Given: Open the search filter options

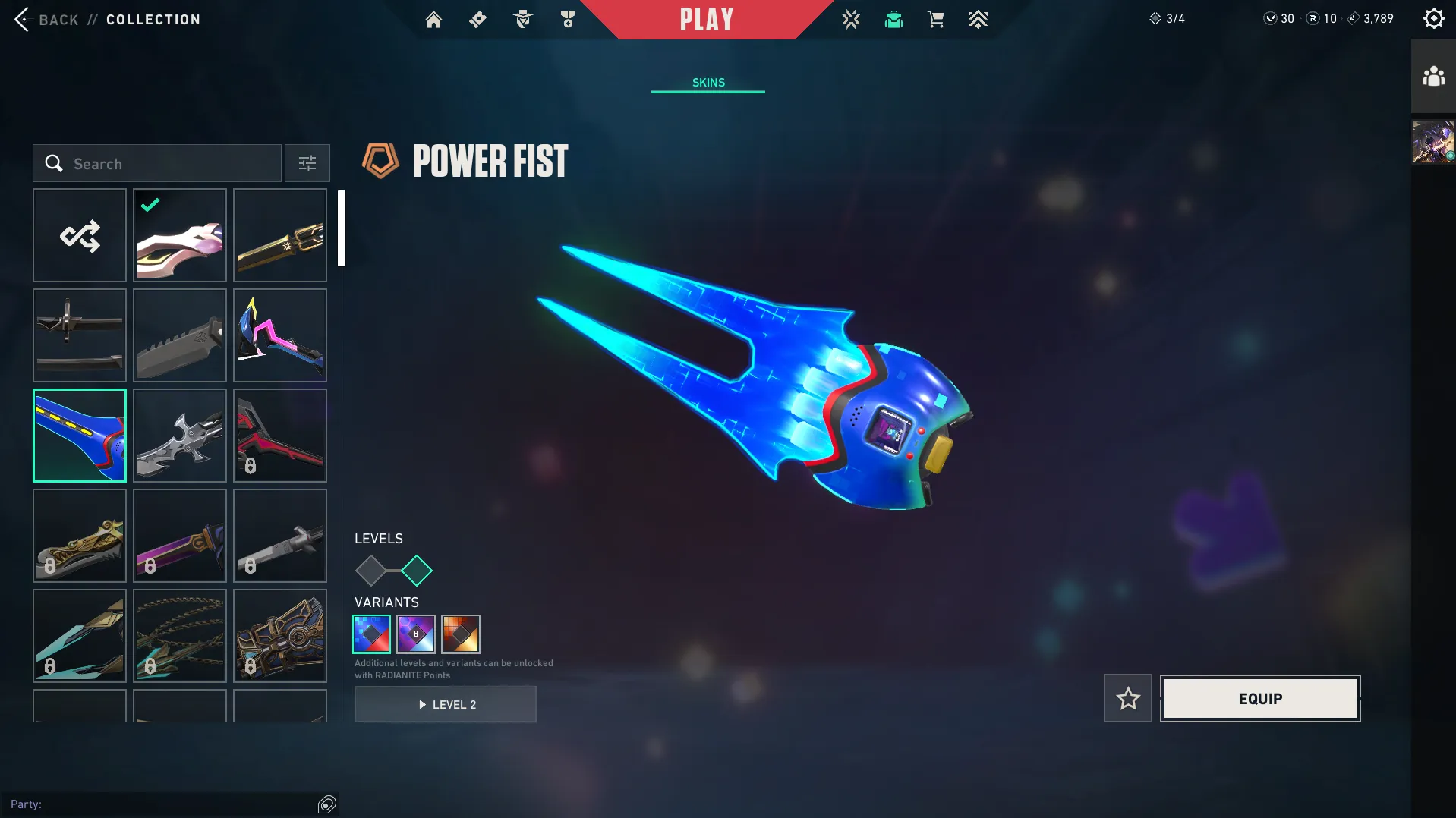Looking at the screenshot, I should (x=307, y=163).
